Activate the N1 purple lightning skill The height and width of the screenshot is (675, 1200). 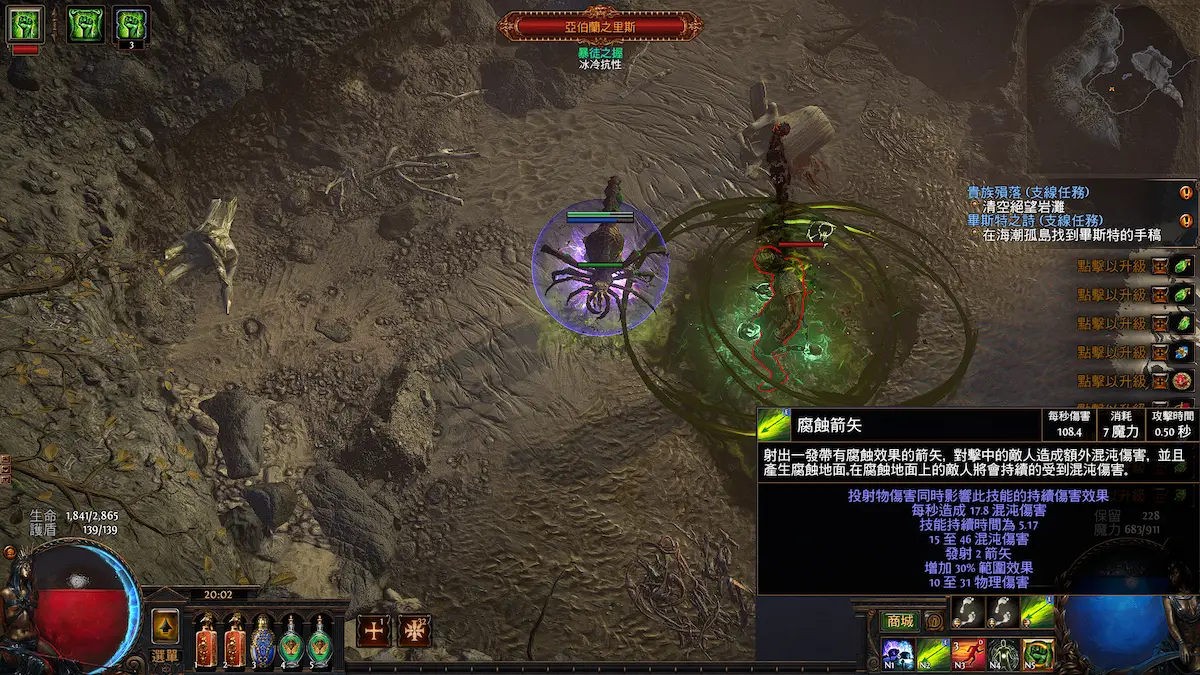point(897,653)
